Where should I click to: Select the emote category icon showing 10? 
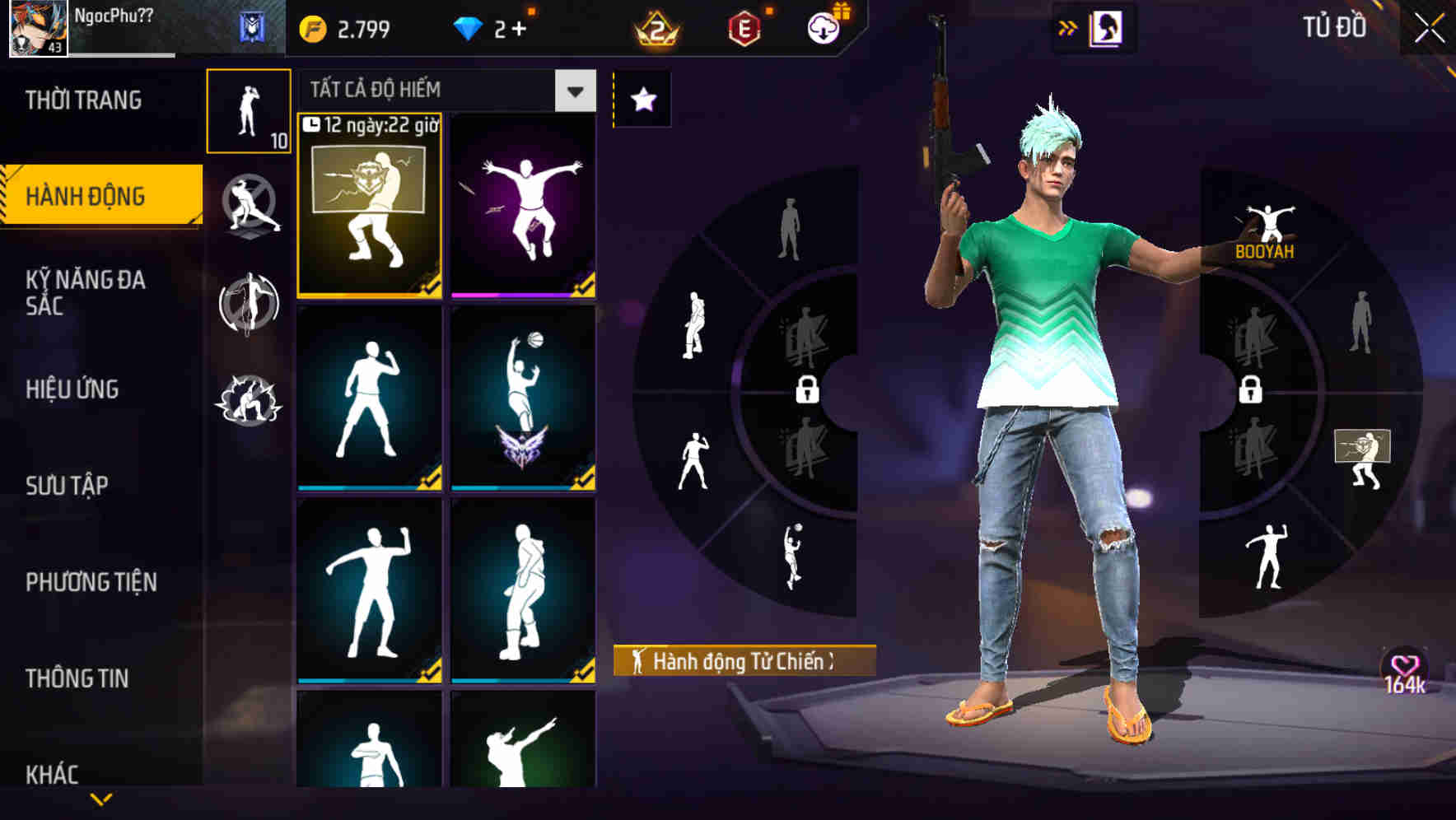point(249,111)
